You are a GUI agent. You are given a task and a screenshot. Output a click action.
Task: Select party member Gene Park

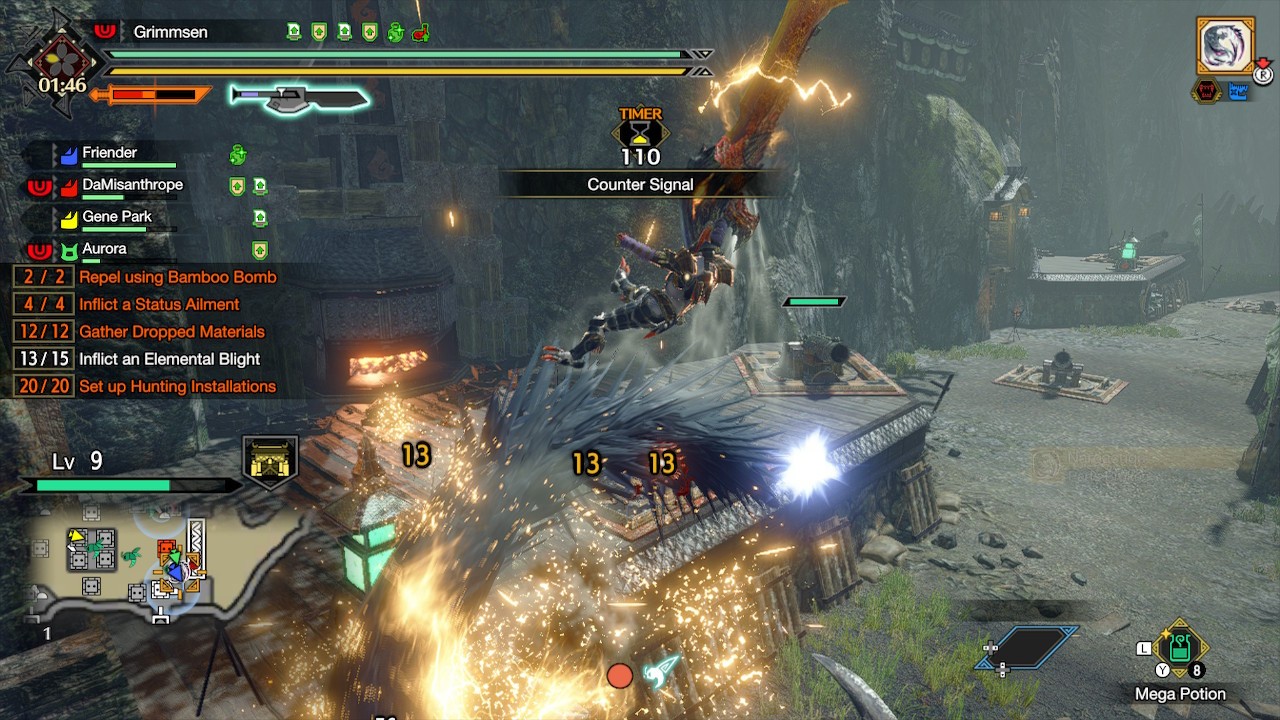117,217
